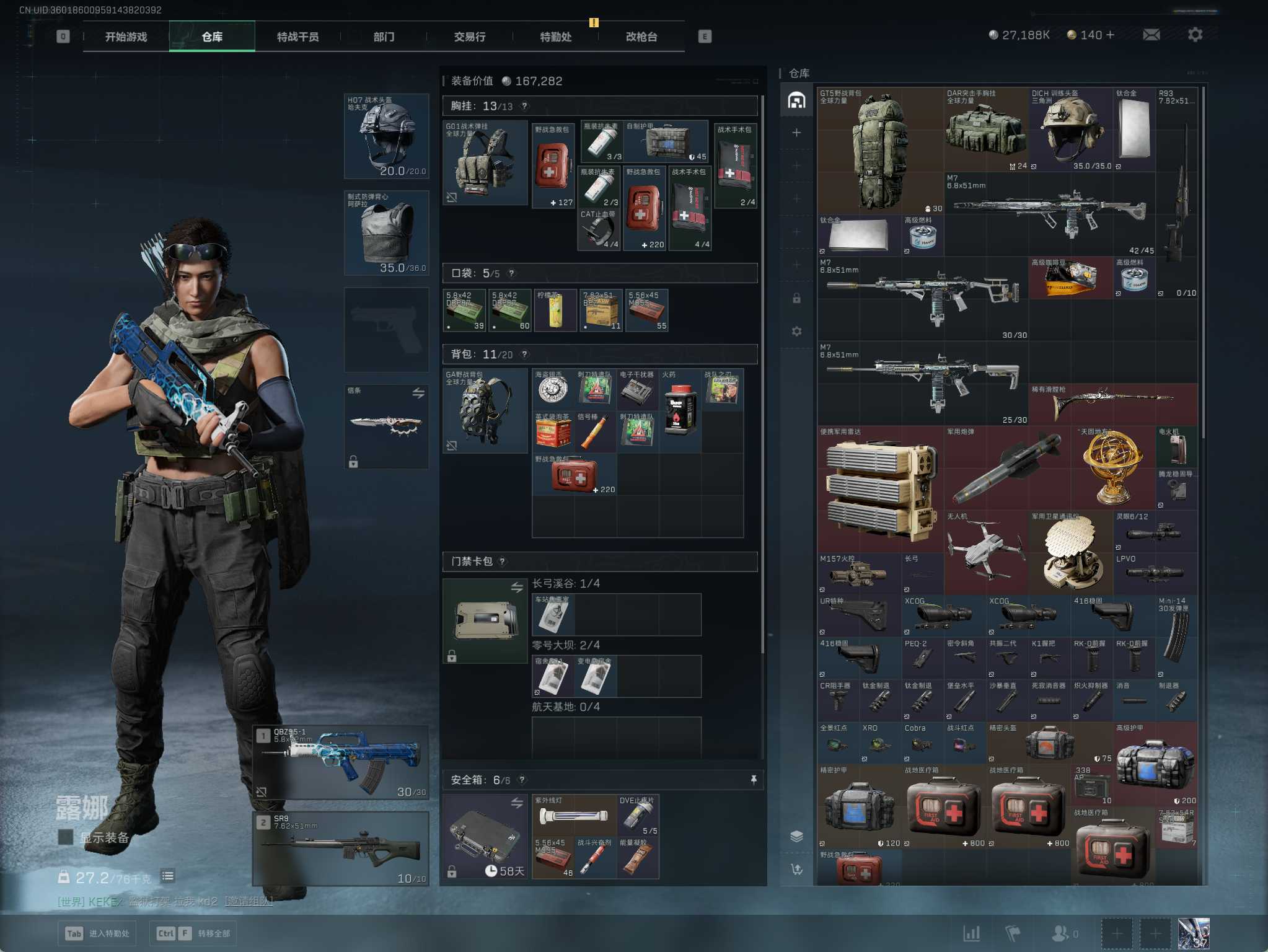Select the H07 tactical helmet slot

(386, 136)
